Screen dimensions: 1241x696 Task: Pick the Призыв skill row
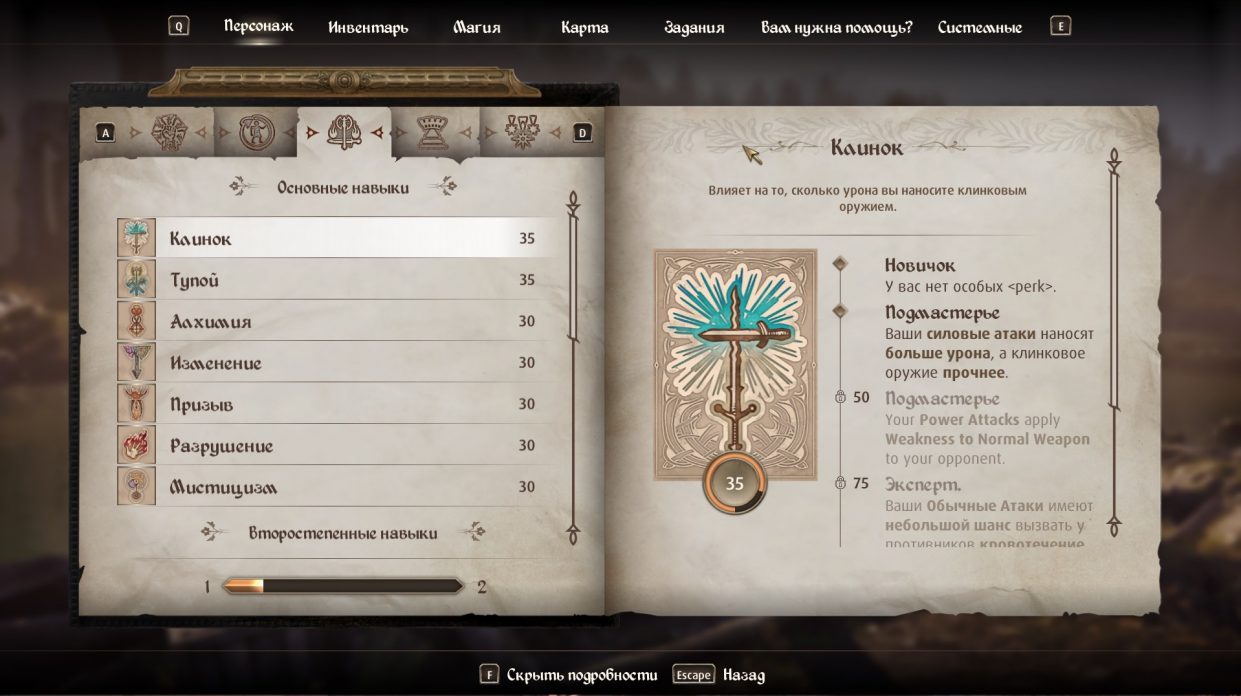tap(340, 404)
